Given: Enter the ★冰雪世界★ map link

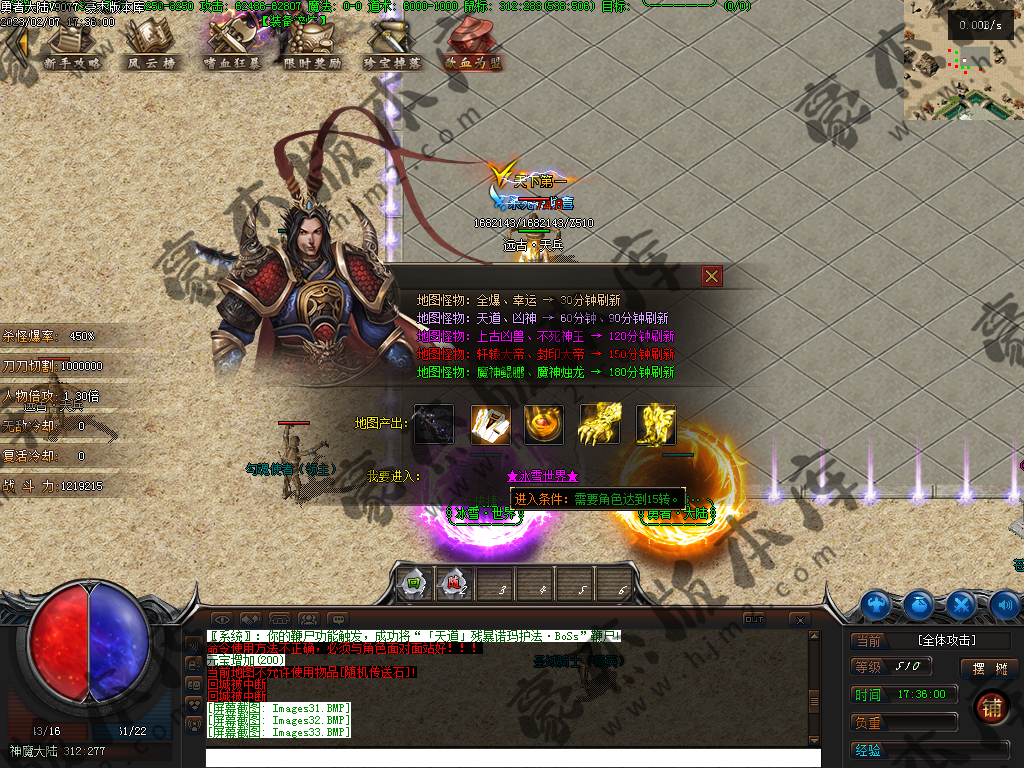Looking at the screenshot, I should pos(543,476).
